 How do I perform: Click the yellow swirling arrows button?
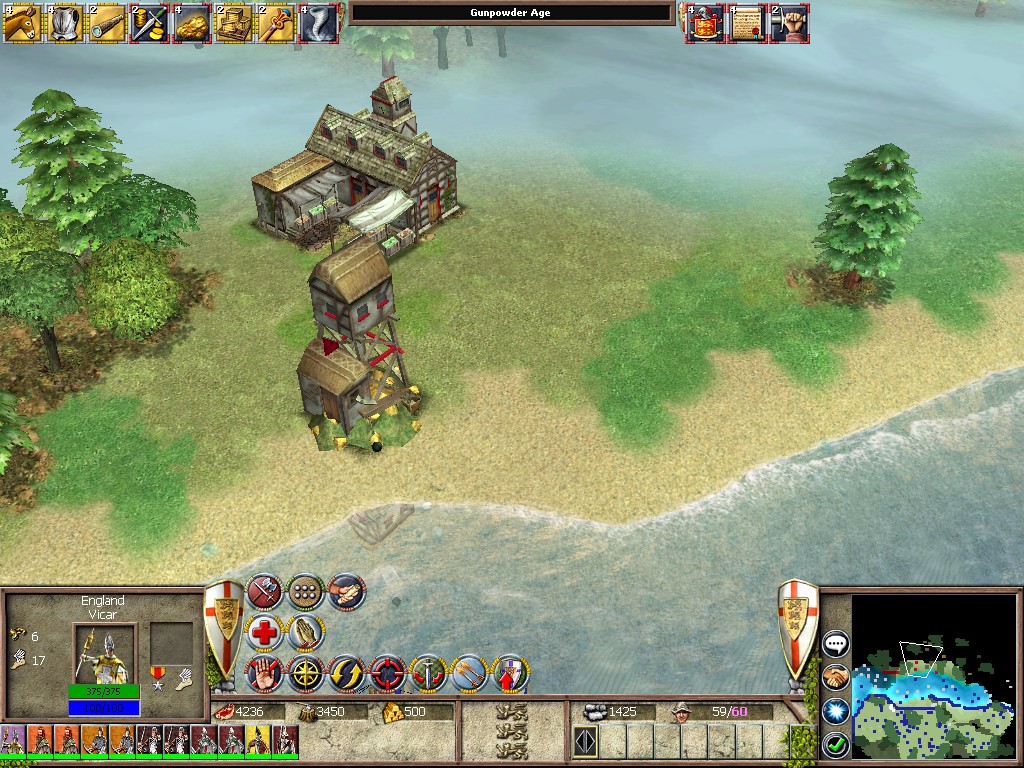click(x=347, y=674)
